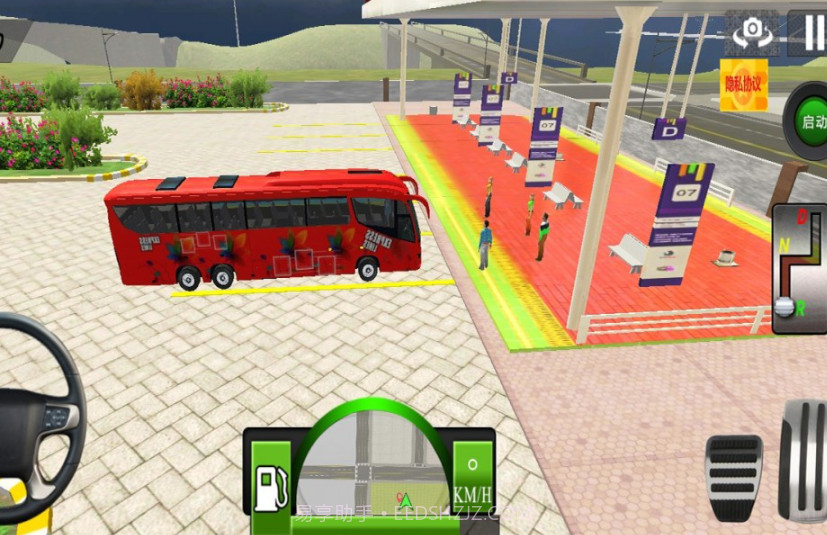Screen dimensions: 827x535
Task: Tap the green start engine button
Action: pyautogui.click(x=808, y=122)
